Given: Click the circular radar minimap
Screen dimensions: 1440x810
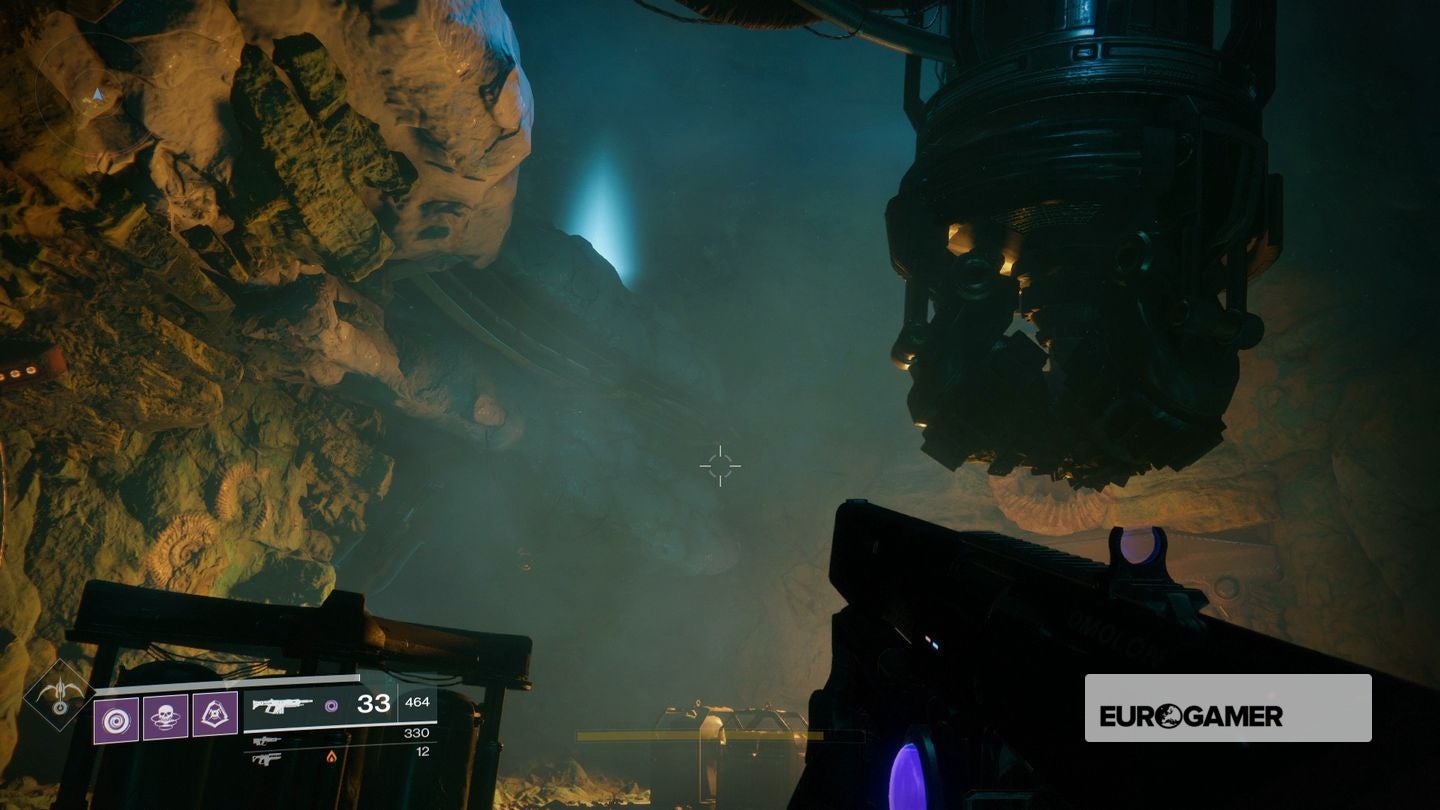Looking at the screenshot, I should 96,96.
